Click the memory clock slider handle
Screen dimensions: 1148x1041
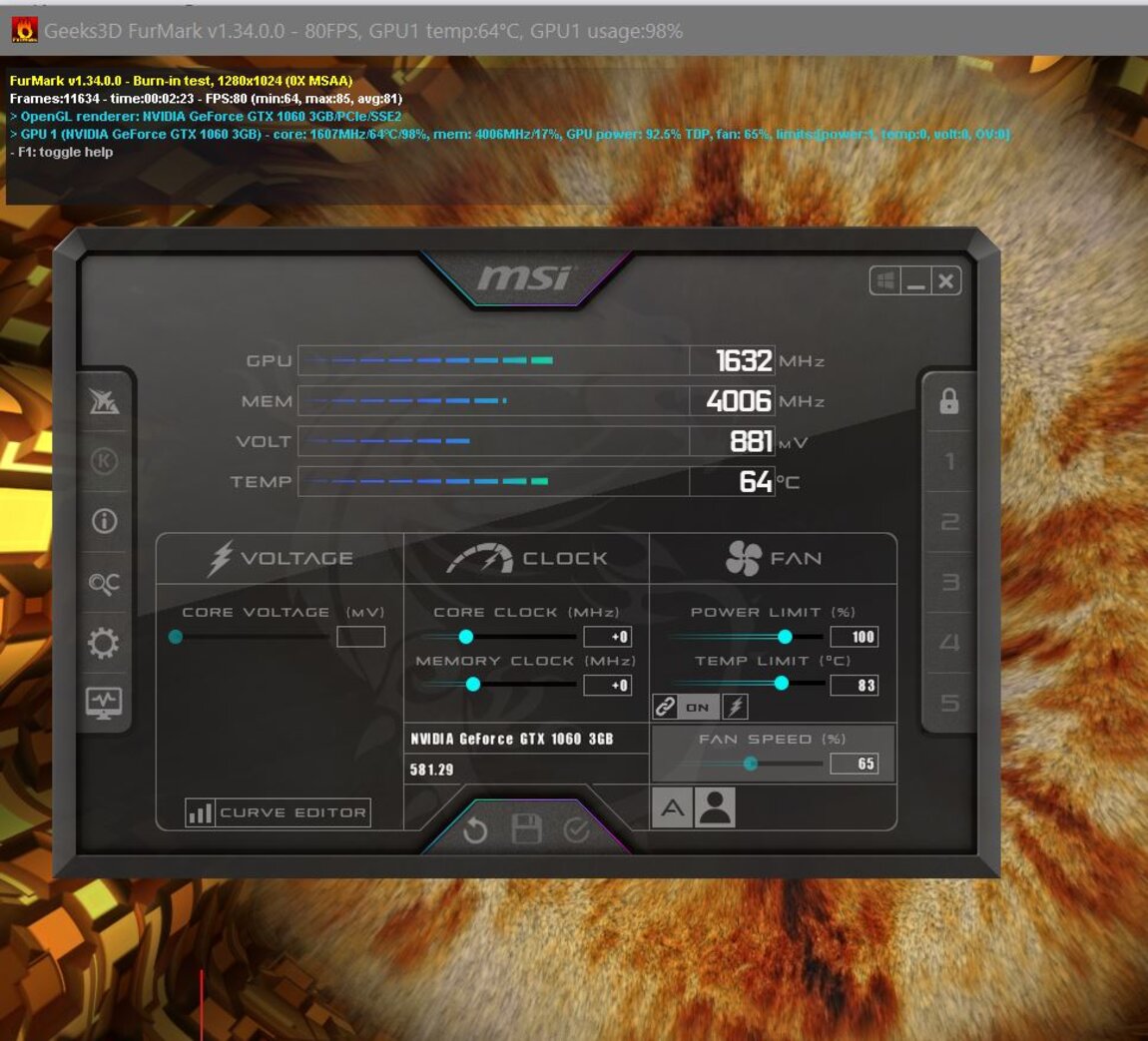click(x=473, y=685)
